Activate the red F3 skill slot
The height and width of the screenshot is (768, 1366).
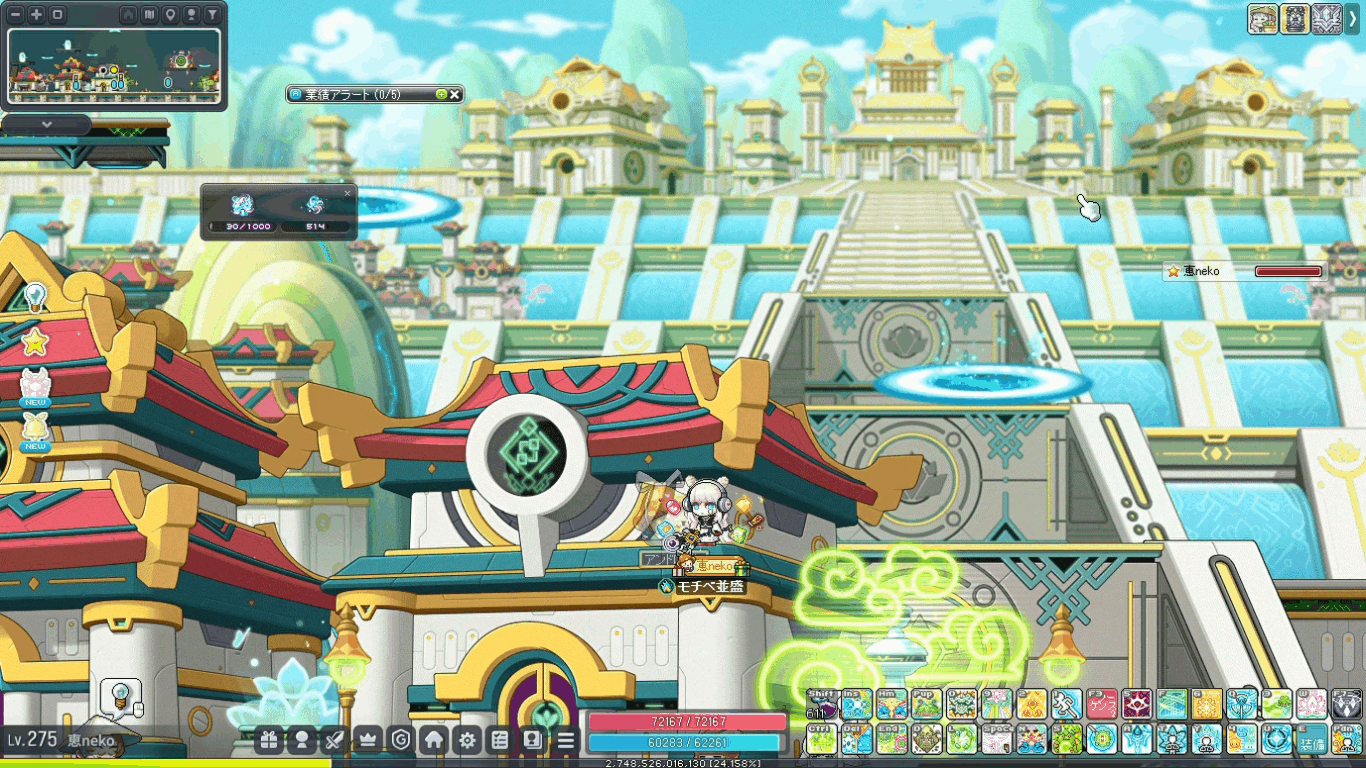coord(1101,704)
